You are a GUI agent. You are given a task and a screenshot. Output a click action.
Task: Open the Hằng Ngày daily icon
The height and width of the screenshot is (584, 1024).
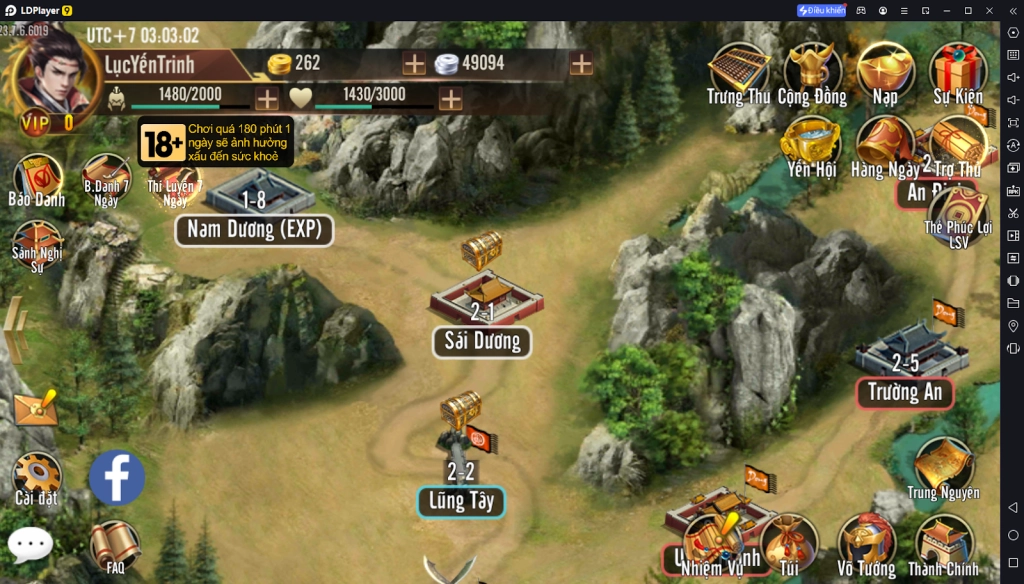883,143
